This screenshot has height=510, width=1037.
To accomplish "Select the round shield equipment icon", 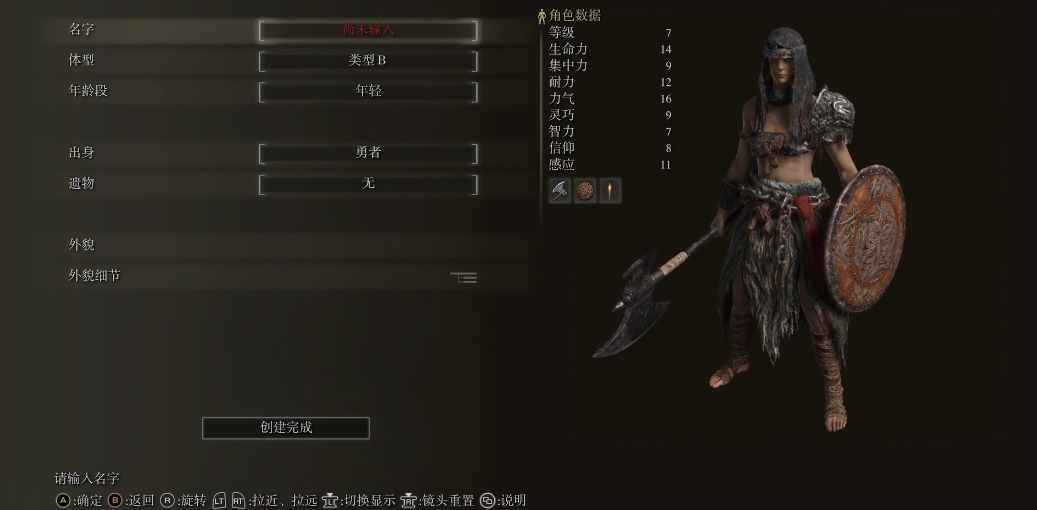I will click(585, 191).
